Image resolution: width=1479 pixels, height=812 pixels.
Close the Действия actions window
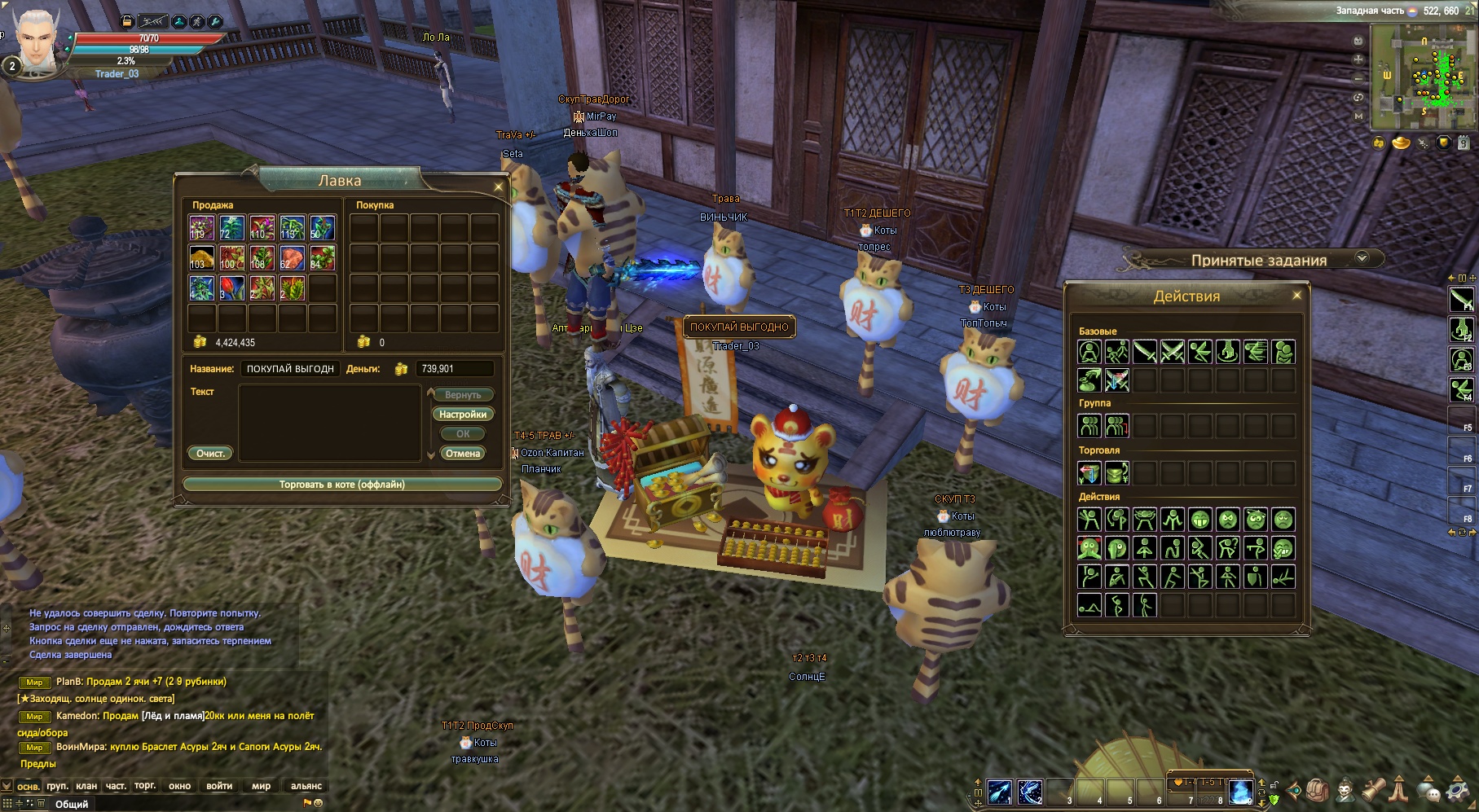coord(1296,296)
